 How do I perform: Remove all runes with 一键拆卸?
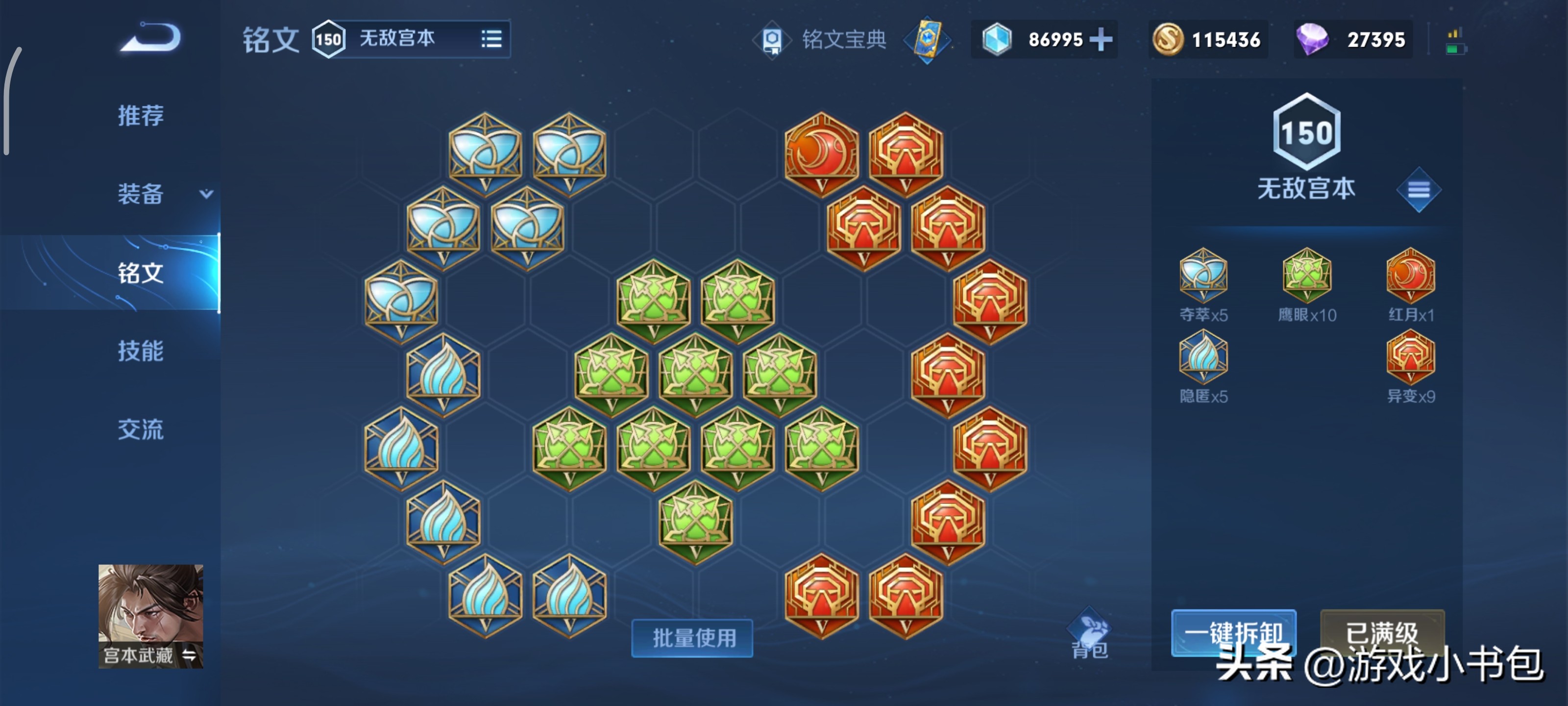tap(1233, 632)
